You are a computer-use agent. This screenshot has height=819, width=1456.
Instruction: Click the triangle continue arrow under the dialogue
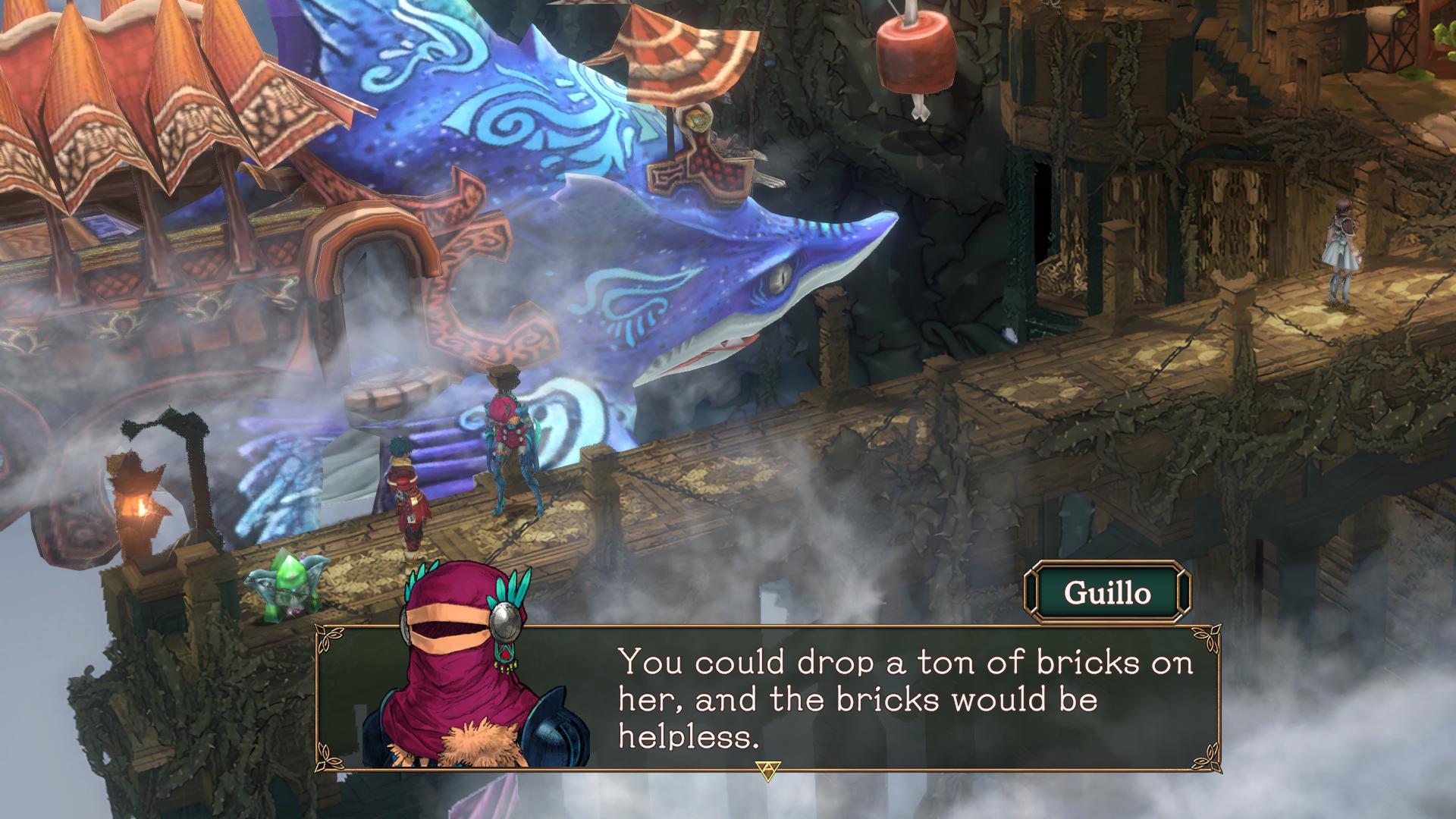(x=767, y=770)
